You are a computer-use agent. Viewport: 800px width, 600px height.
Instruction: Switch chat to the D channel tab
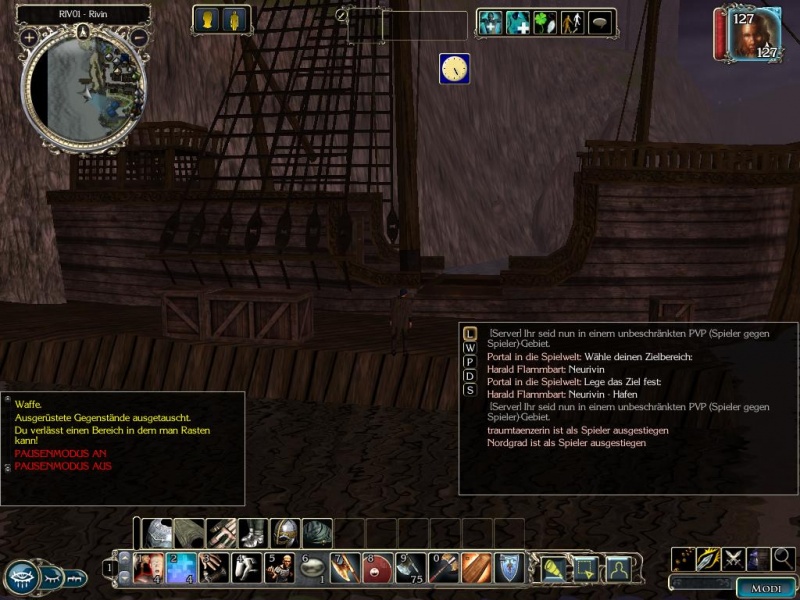(469, 376)
